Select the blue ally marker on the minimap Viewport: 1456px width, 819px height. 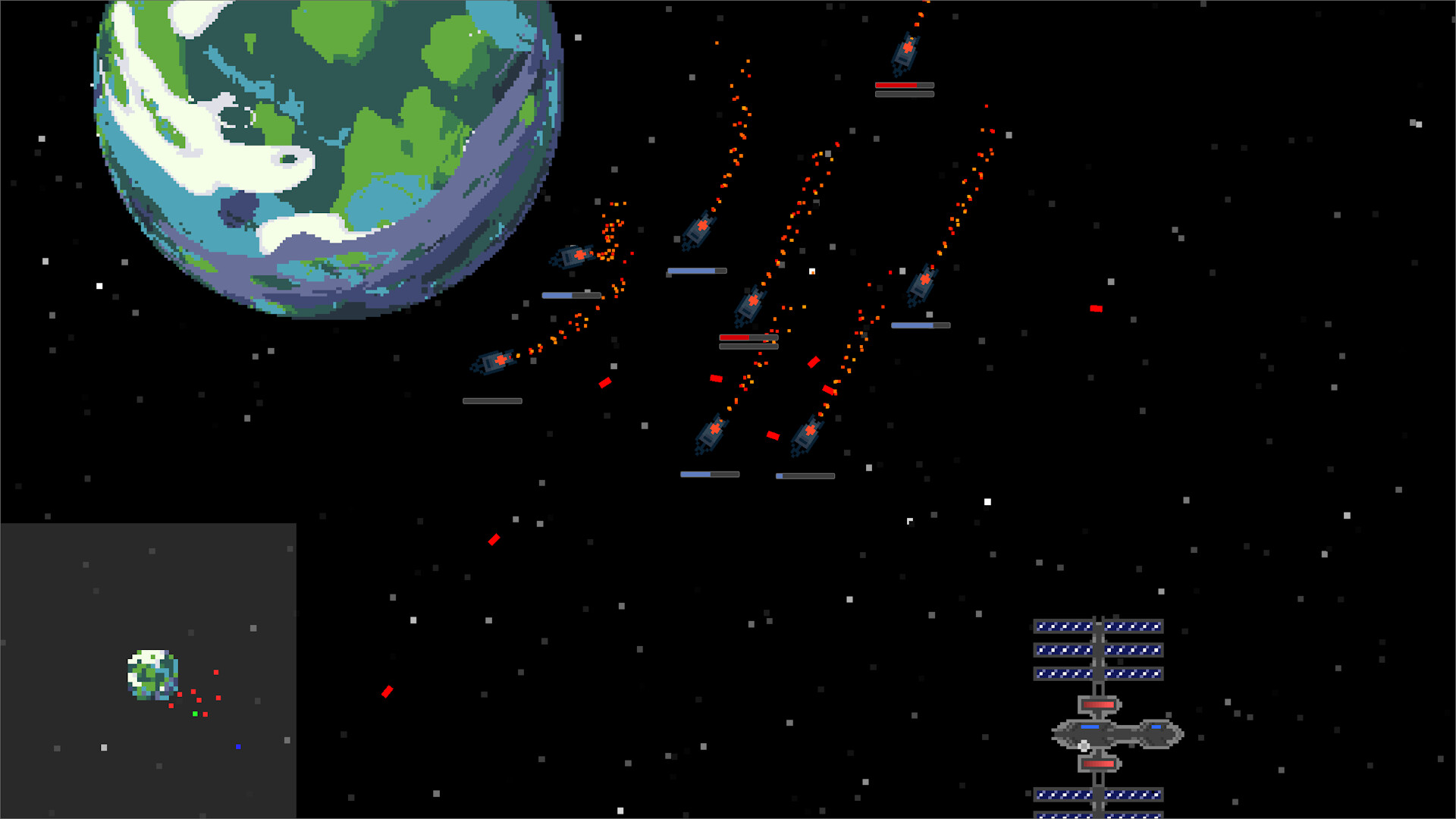coord(239,746)
